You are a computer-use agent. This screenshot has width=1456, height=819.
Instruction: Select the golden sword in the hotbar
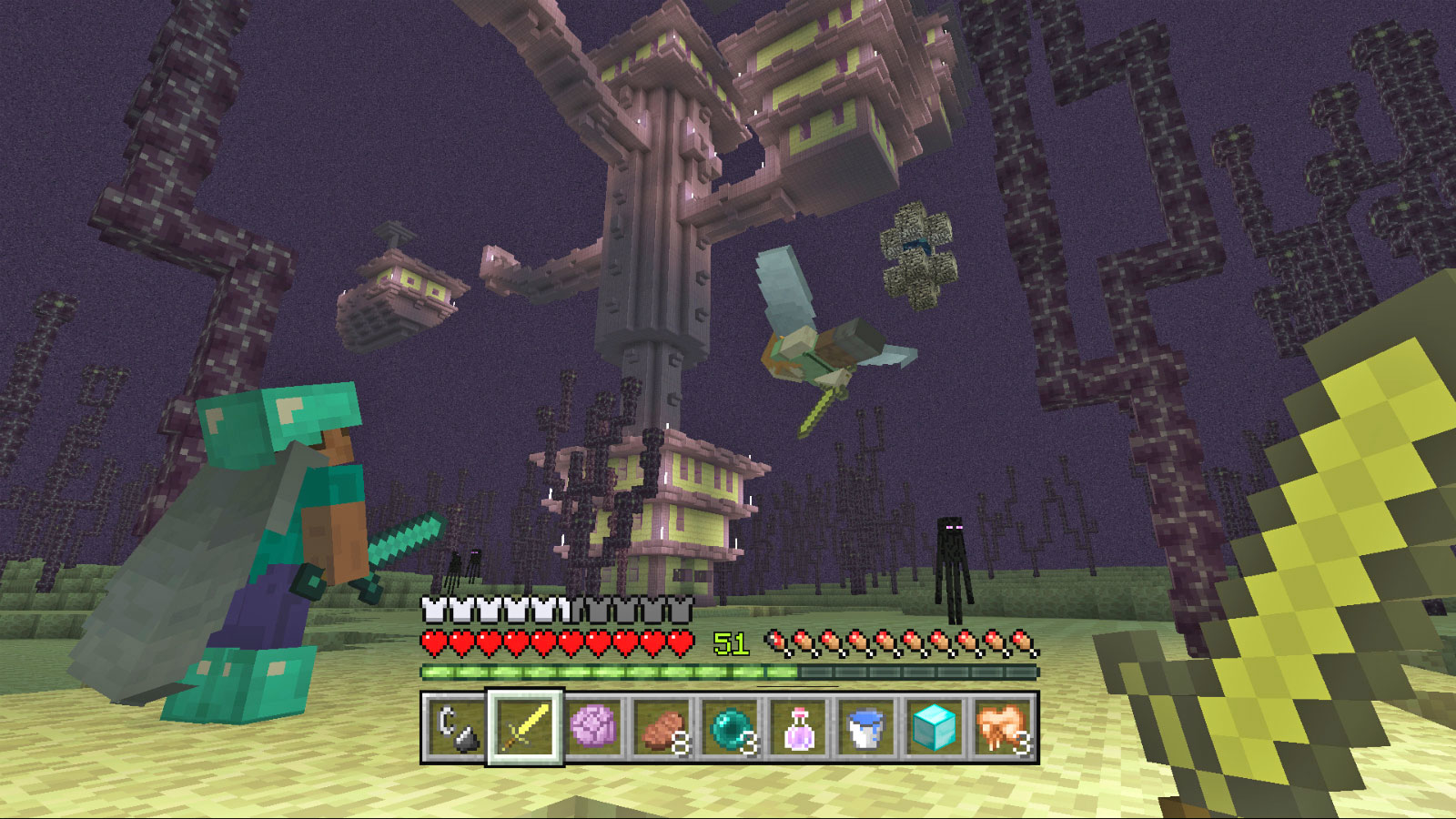(526, 728)
